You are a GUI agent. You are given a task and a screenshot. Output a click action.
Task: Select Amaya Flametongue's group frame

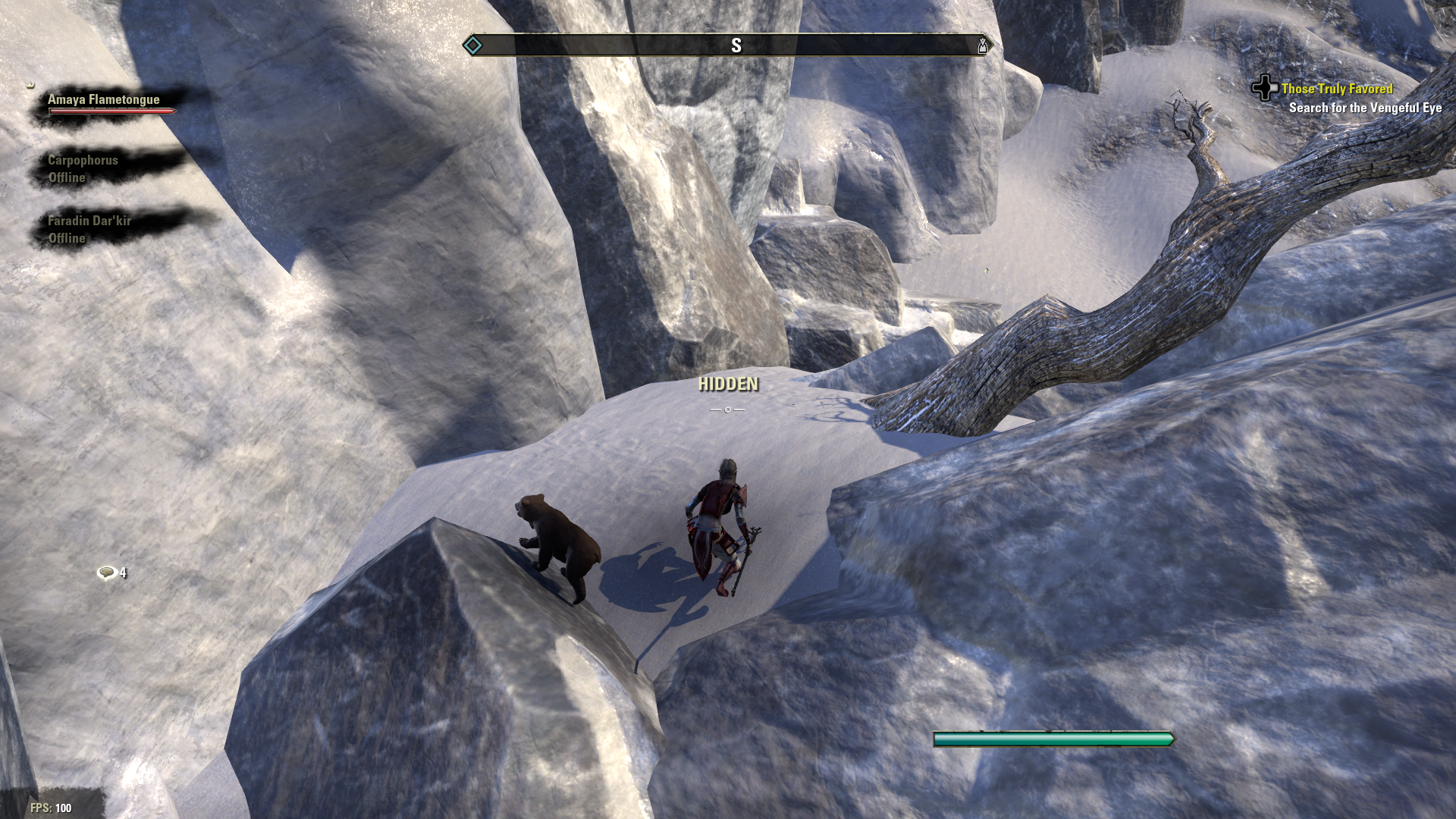(104, 100)
